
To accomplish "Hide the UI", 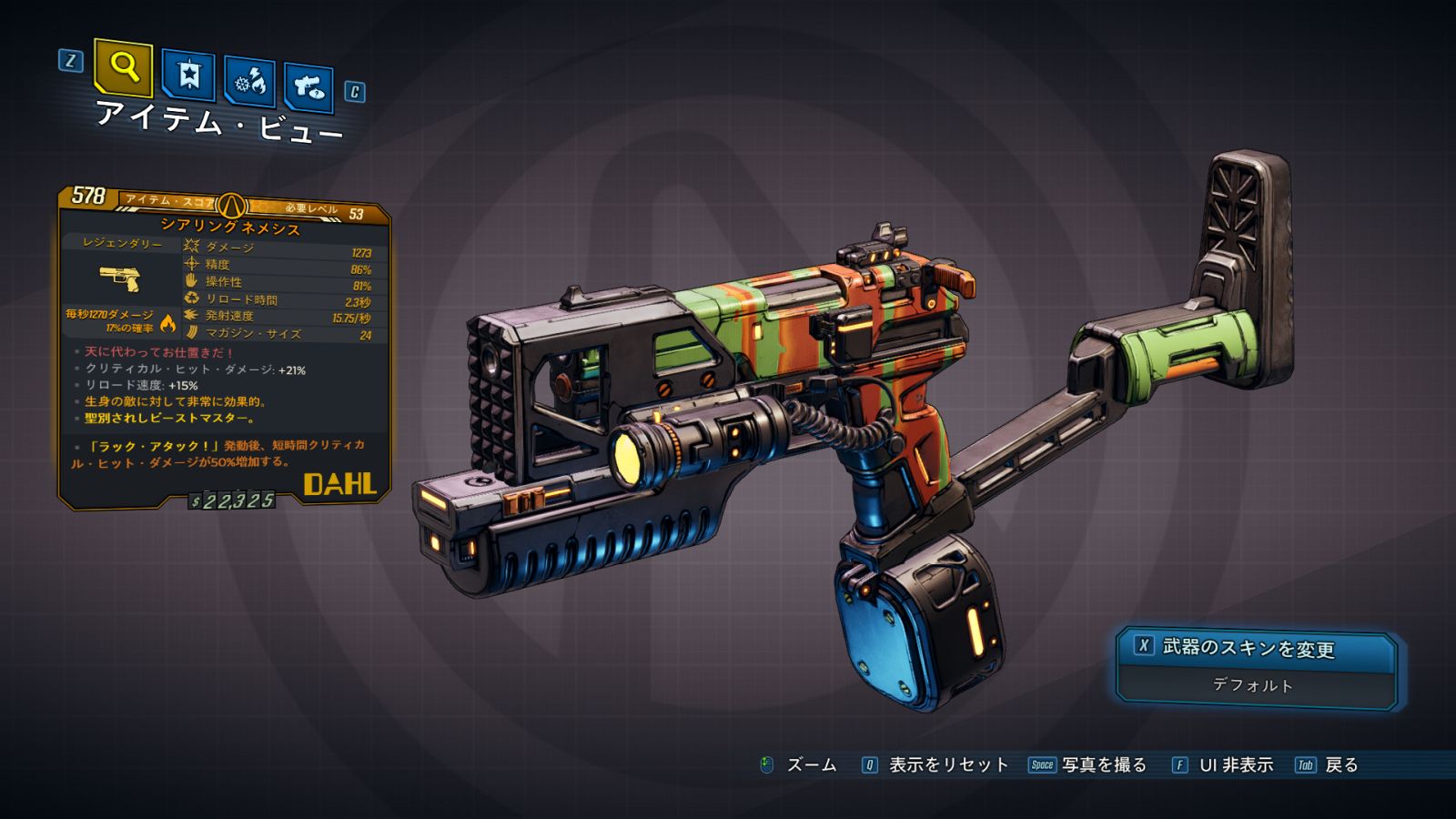I will click(x=1223, y=765).
